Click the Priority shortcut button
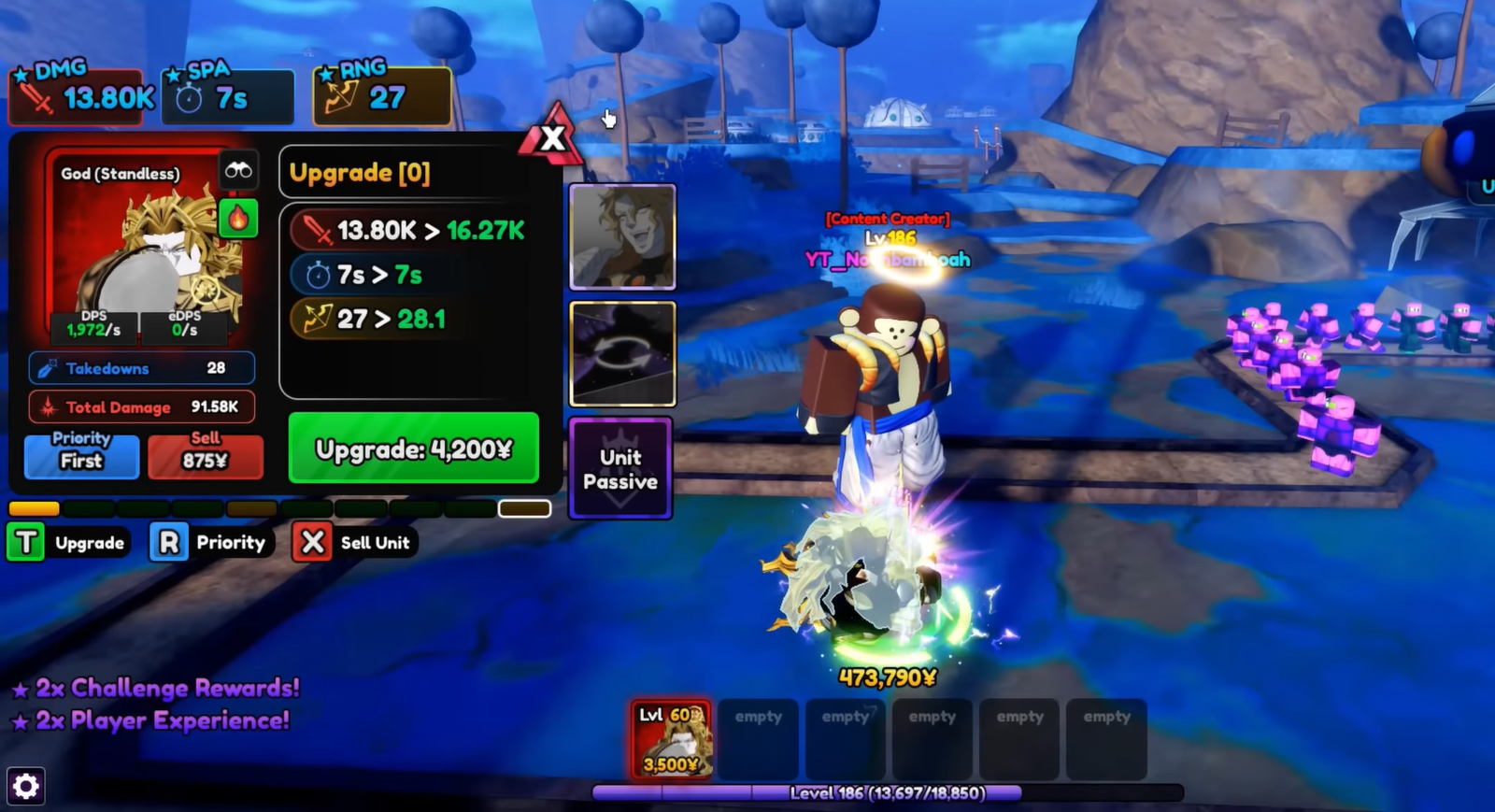The width and height of the screenshot is (1495, 812). (211, 543)
